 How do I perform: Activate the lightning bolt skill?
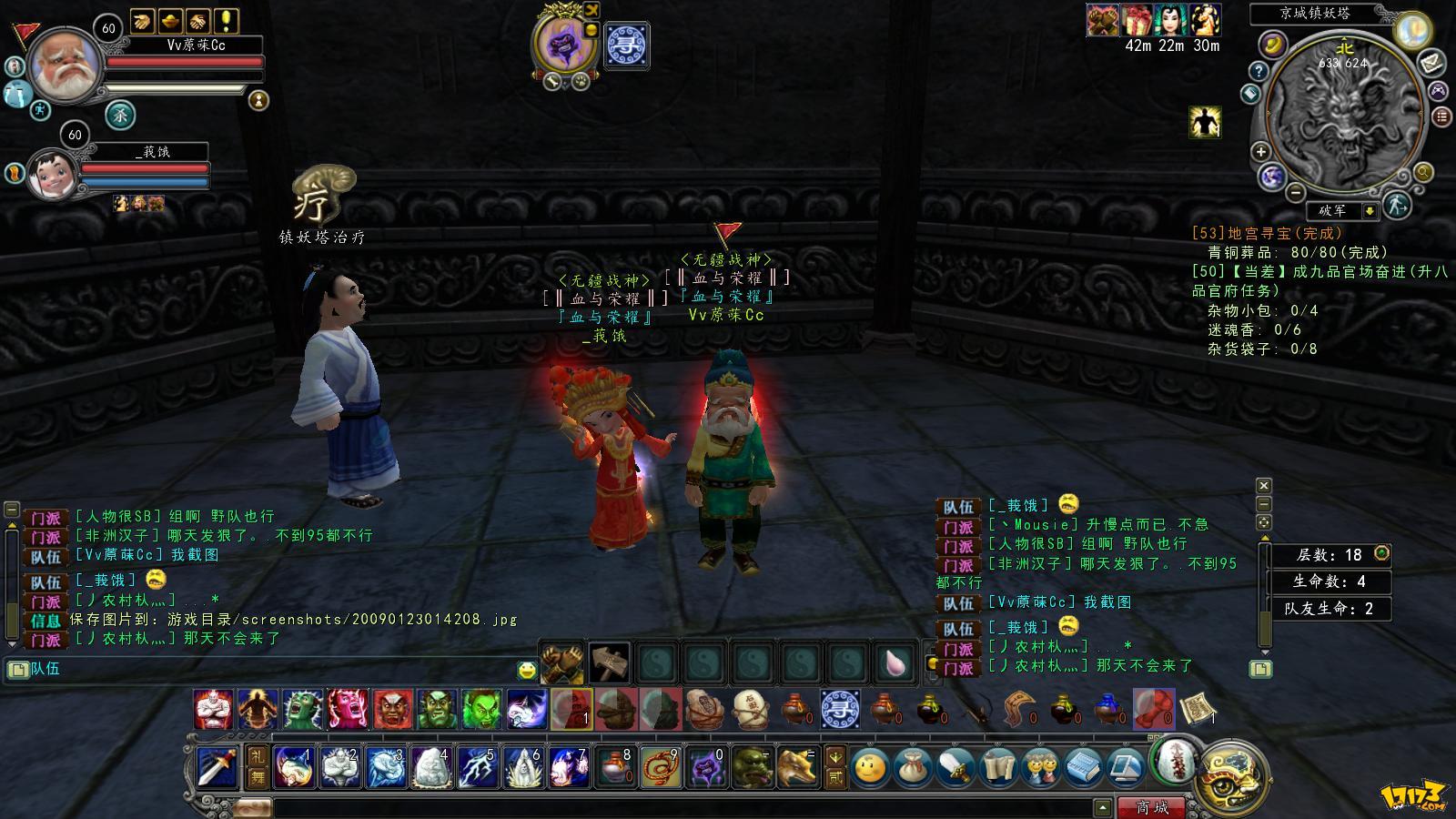(477, 767)
